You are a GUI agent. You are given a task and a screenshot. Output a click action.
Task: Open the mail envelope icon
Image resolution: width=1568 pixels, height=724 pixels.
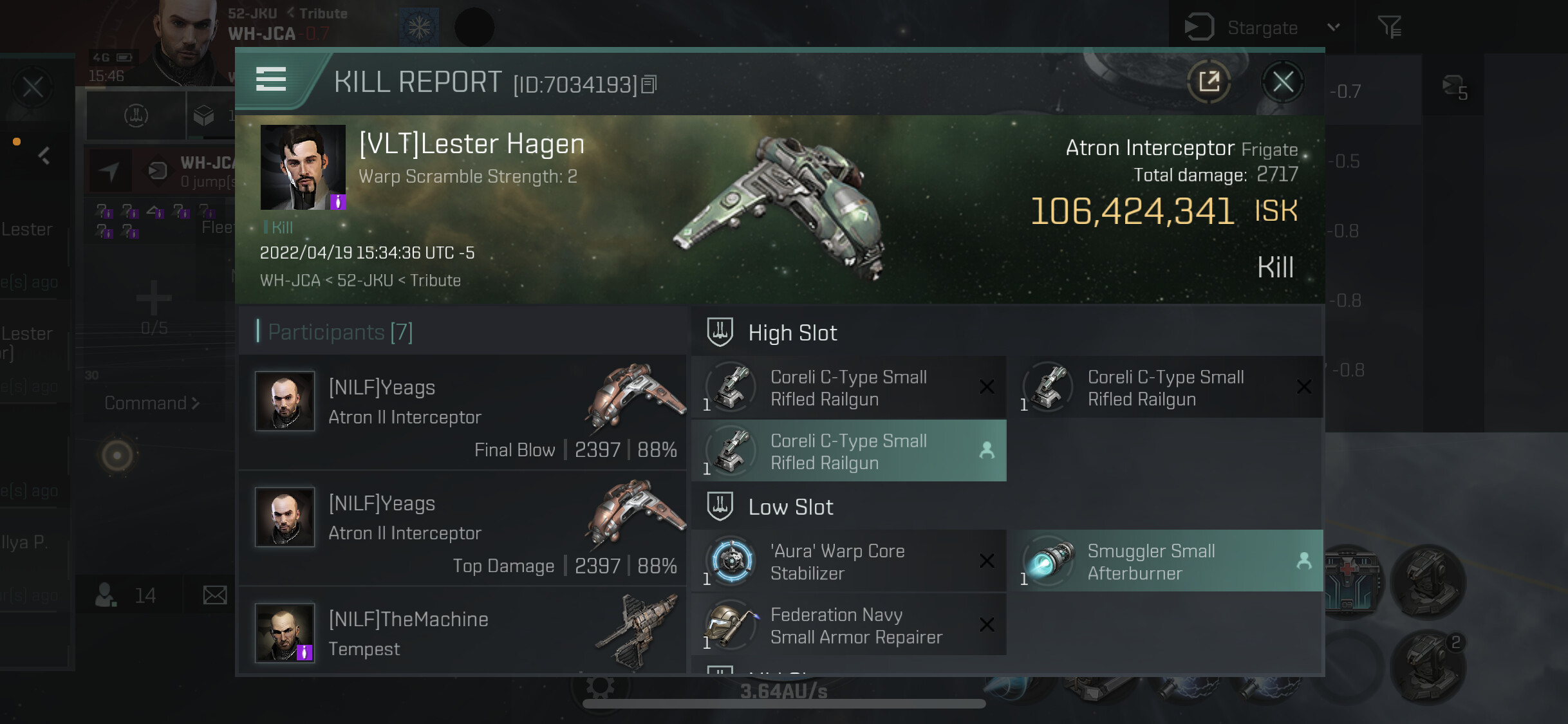tap(214, 595)
